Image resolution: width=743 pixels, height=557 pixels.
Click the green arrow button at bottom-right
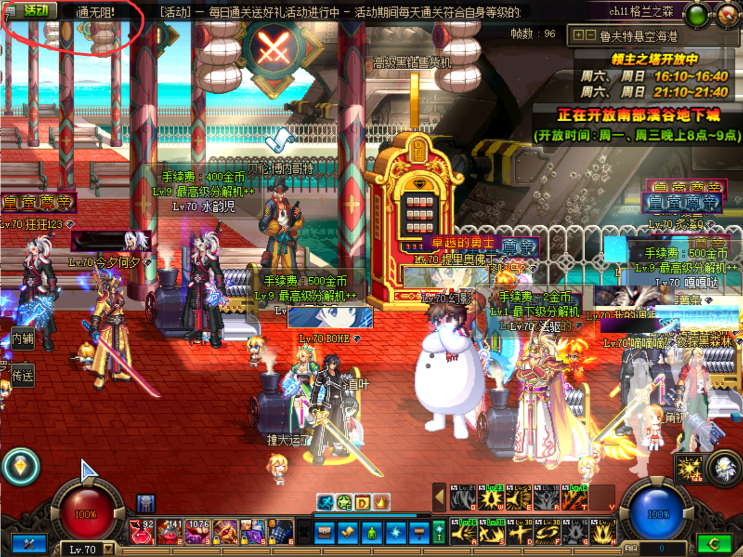(714, 544)
